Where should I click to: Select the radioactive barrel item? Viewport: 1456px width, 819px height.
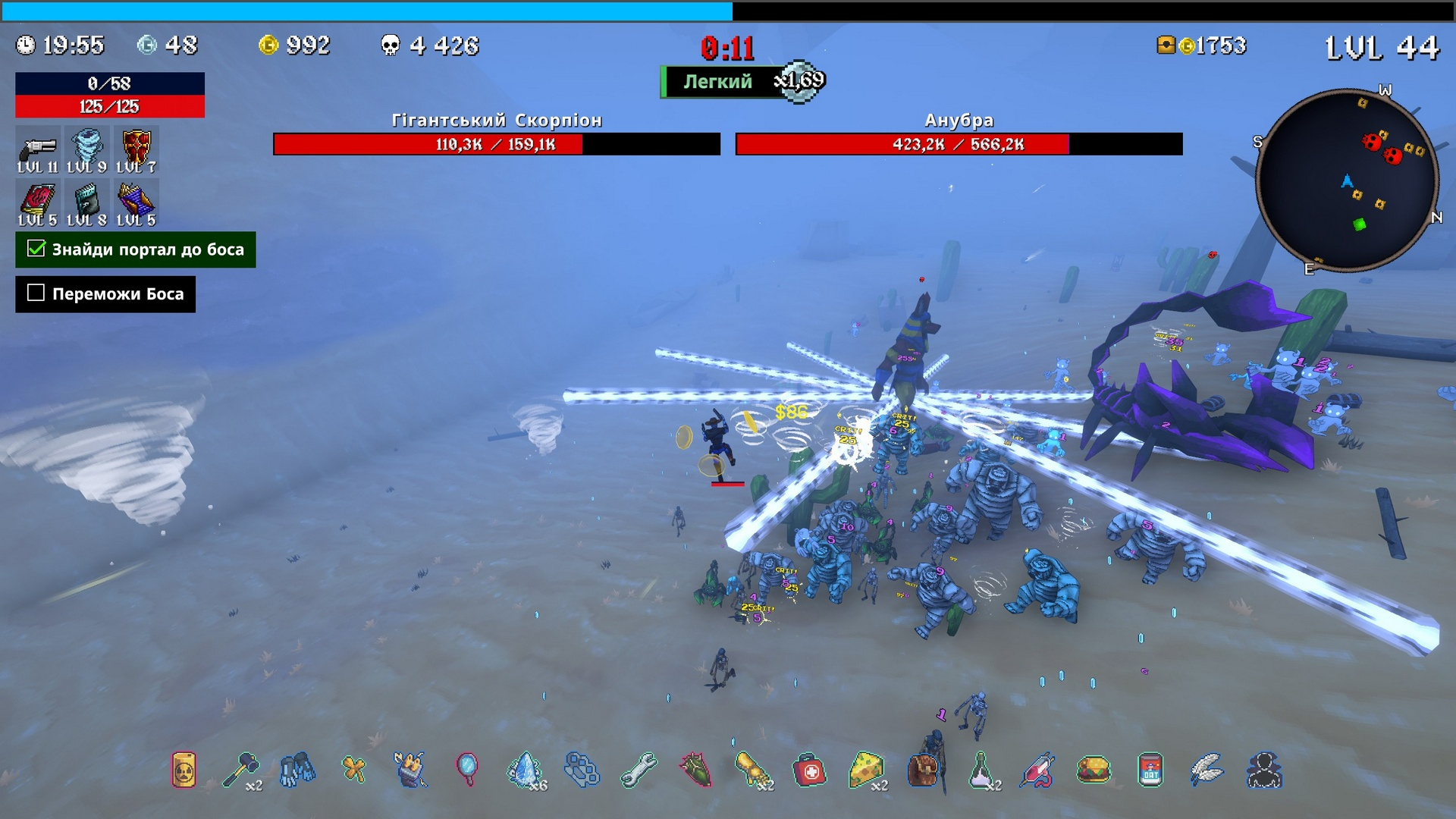click(x=184, y=770)
